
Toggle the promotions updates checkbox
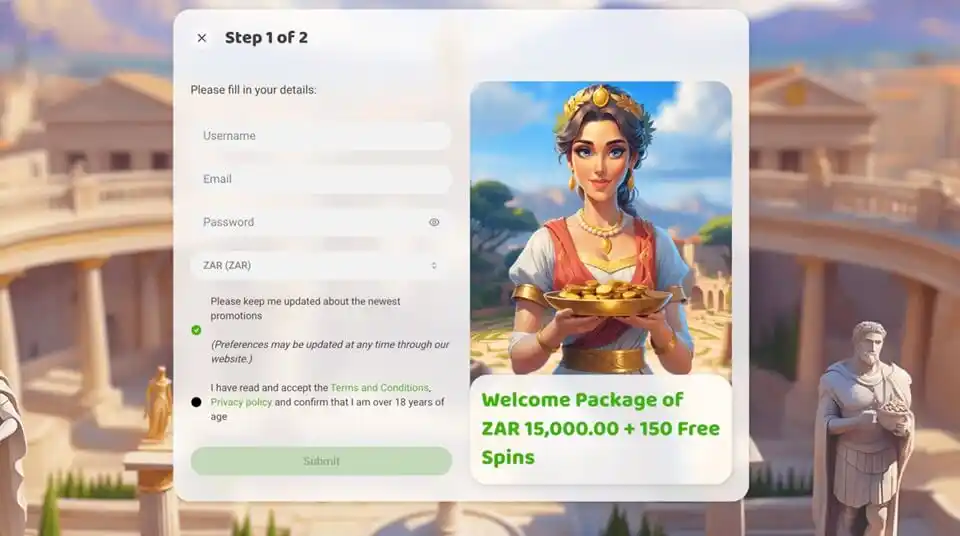(196, 330)
